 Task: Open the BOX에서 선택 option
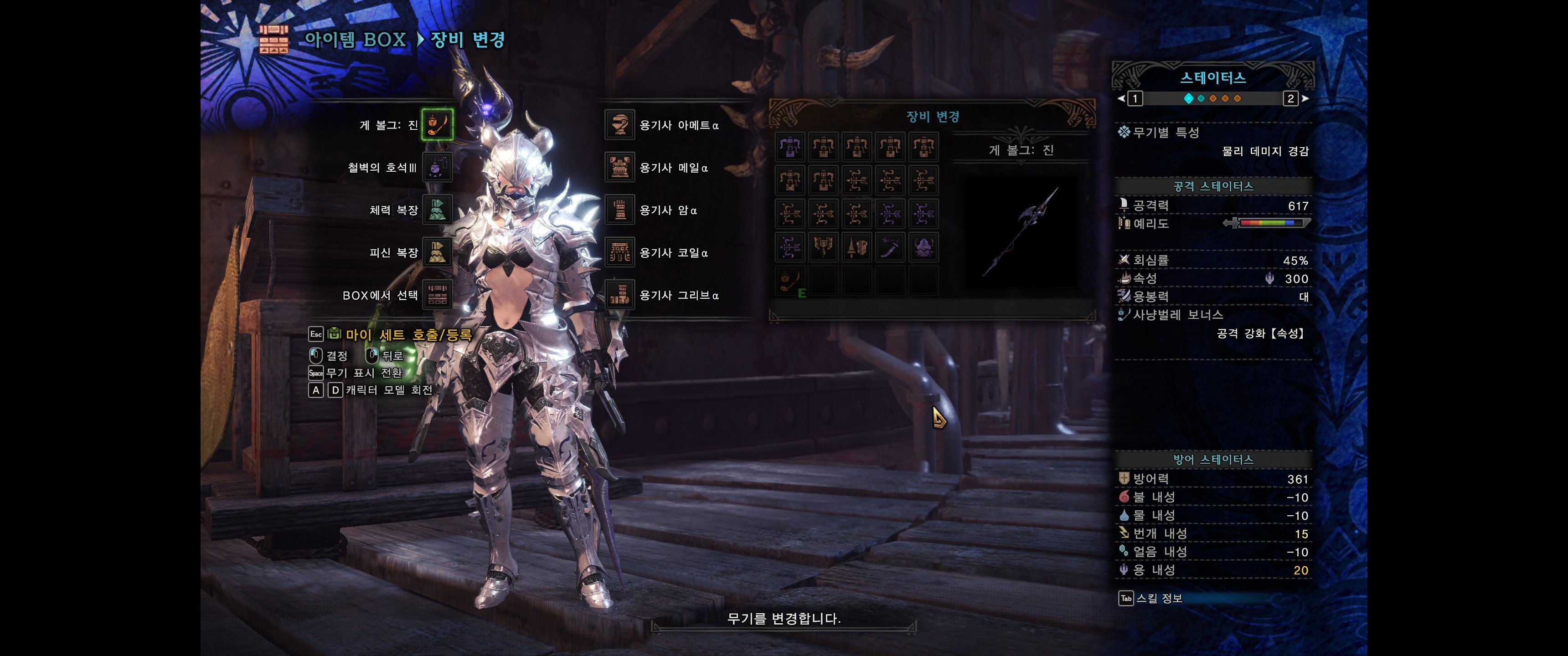(437, 295)
